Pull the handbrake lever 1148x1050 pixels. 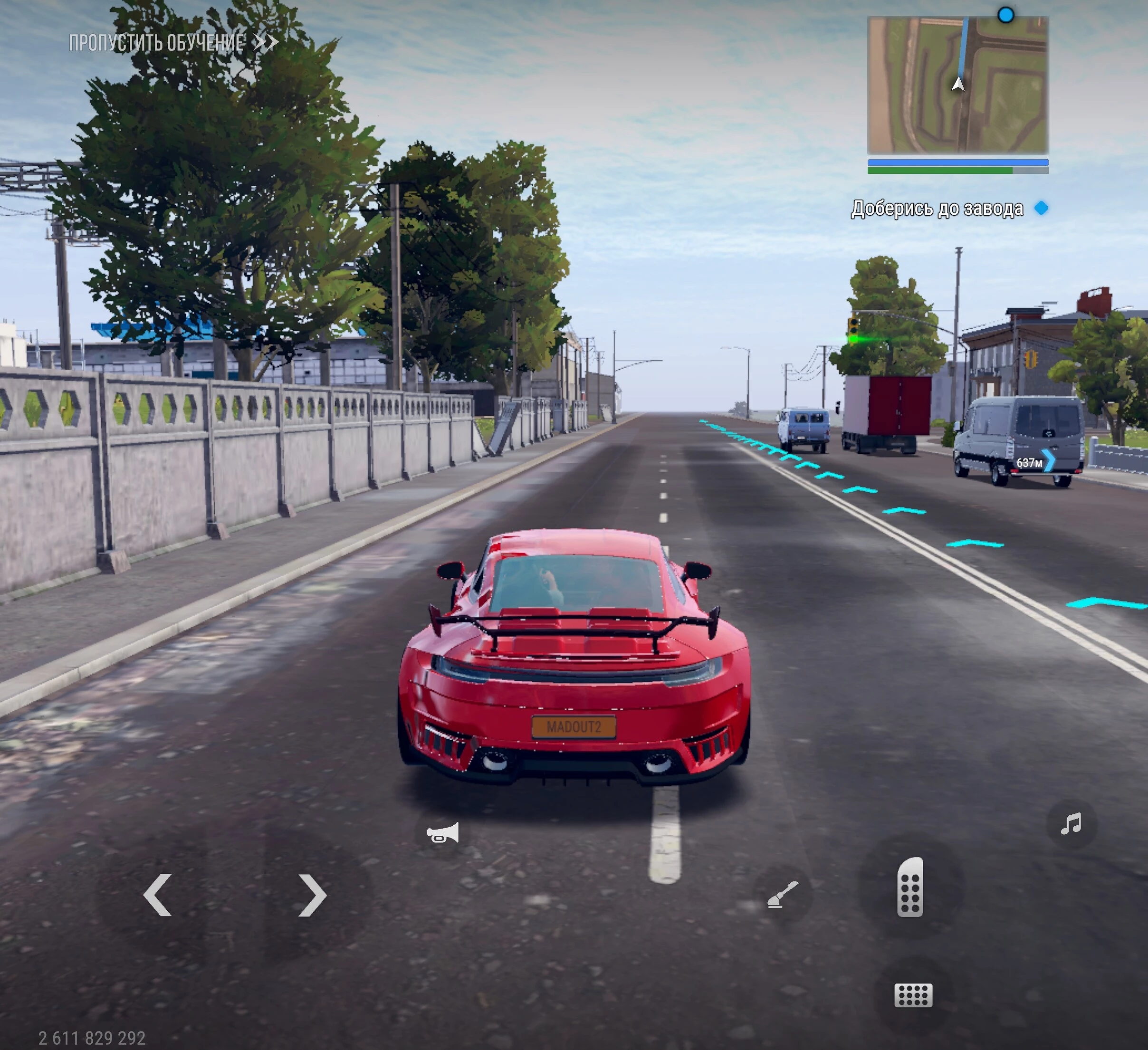(x=783, y=895)
